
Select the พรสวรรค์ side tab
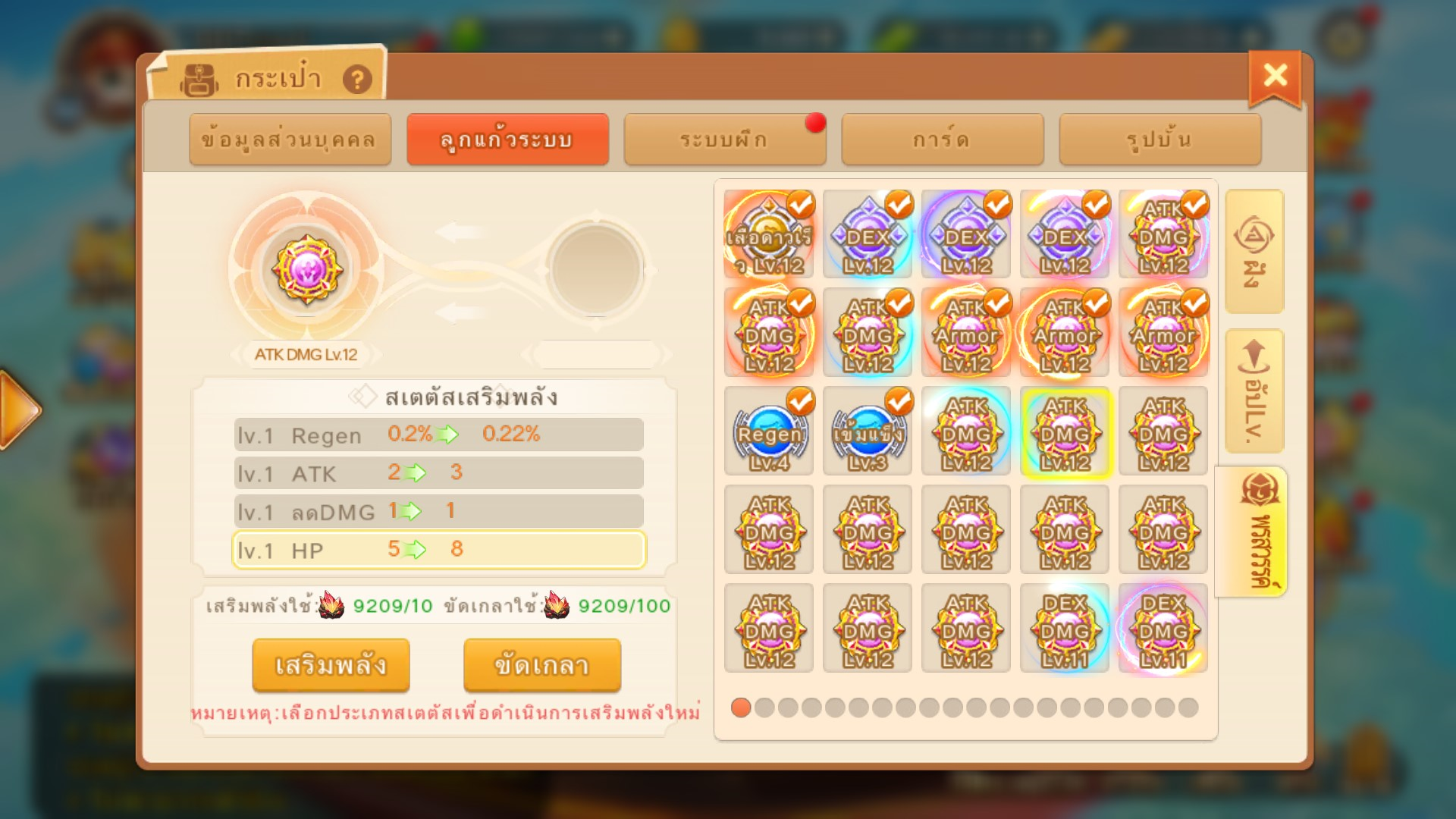click(1253, 532)
